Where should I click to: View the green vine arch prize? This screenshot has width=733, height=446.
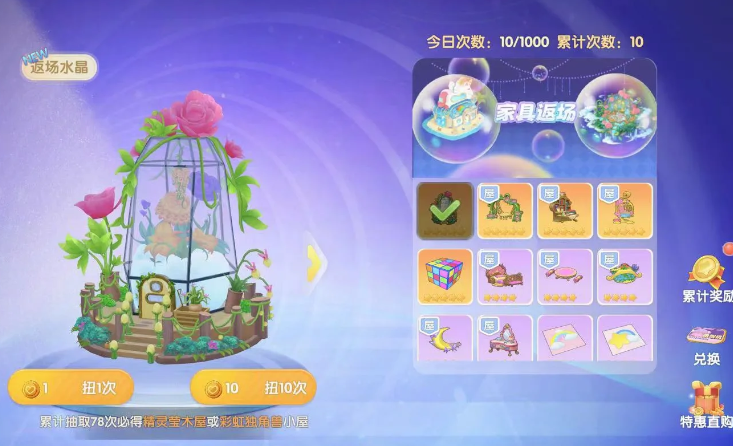pyautogui.click(x=504, y=210)
